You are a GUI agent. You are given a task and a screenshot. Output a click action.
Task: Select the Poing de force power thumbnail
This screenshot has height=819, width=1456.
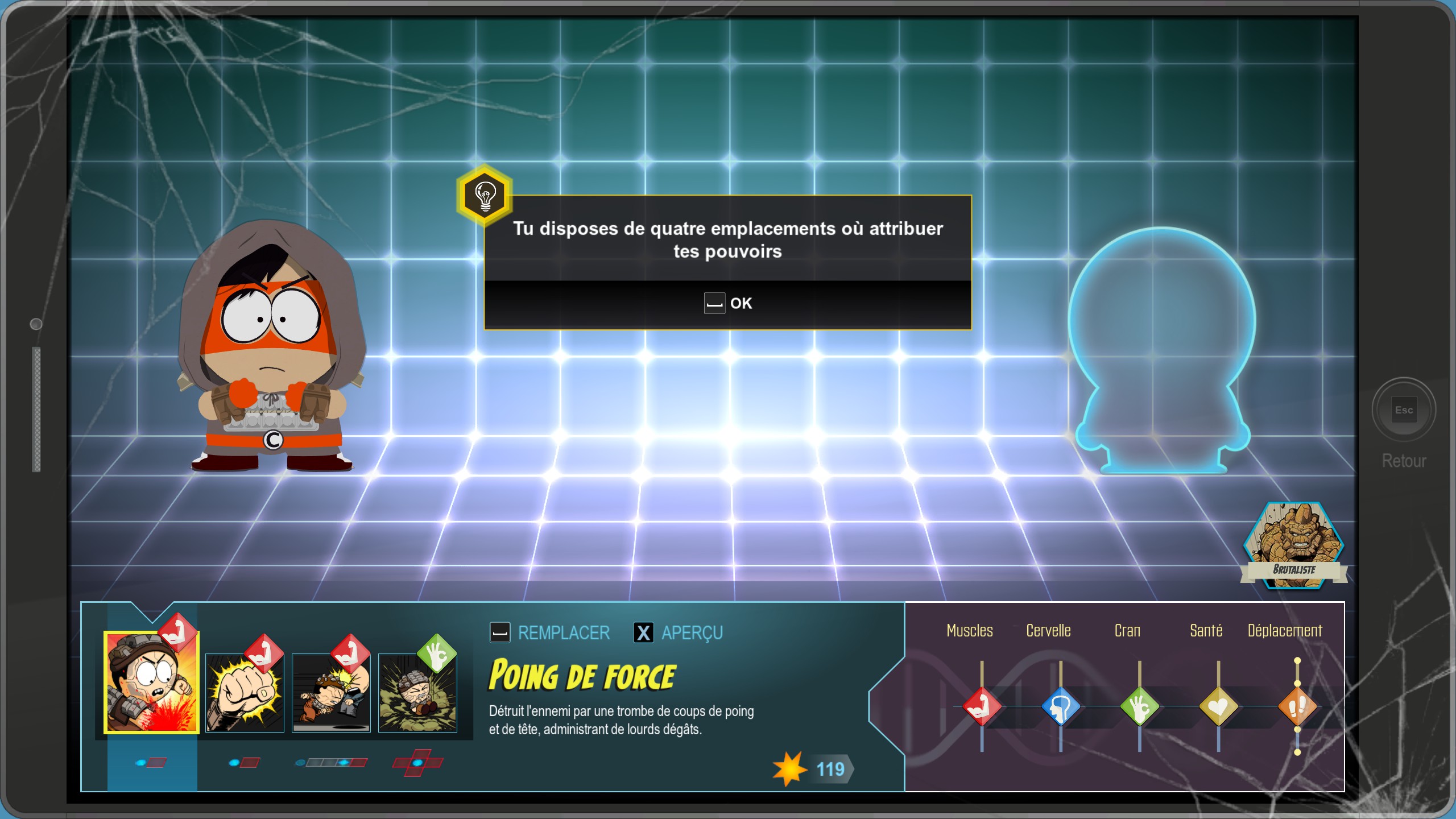pos(151,685)
